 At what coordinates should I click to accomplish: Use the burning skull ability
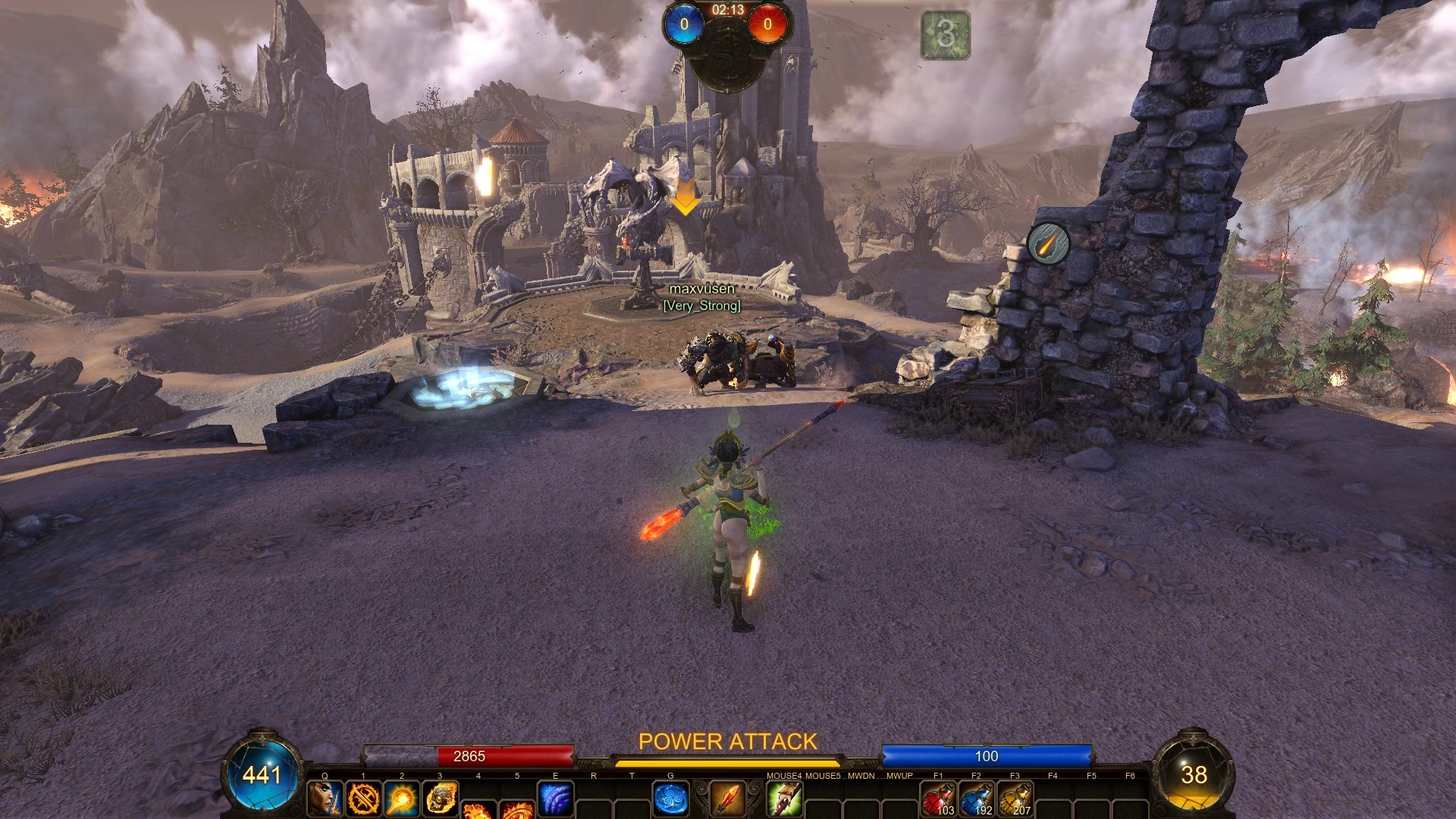coord(441,799)
